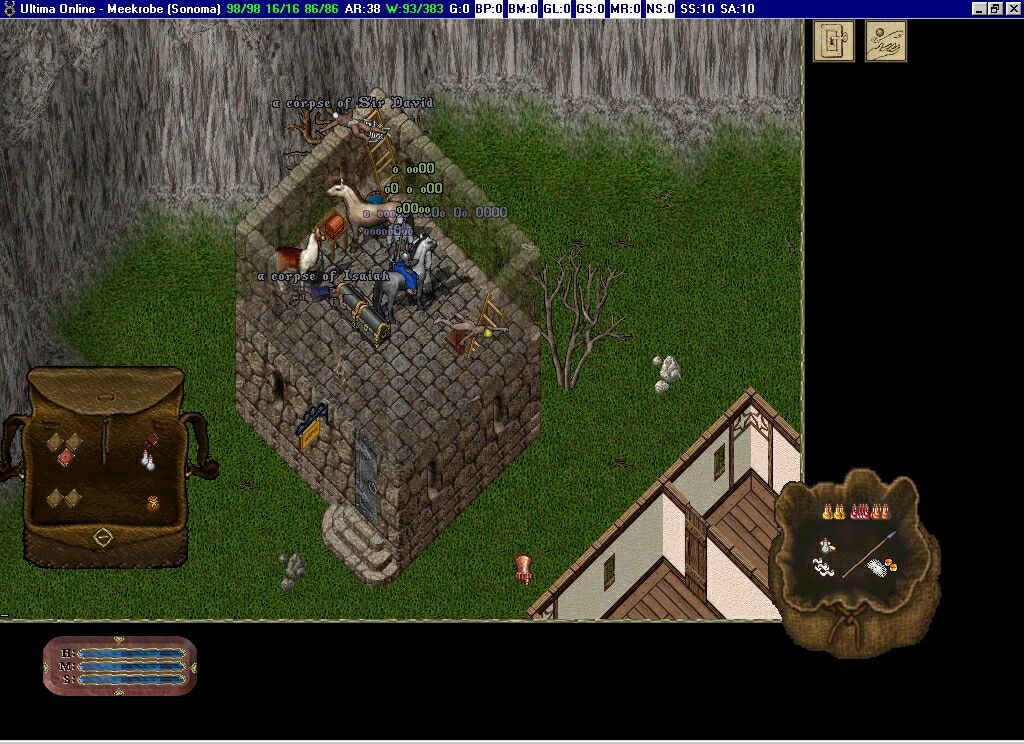This screenshot has height=744, width=1024.
Task: Minimize the Ultima Online window
Action: pyautogui.click(x=979, y=9)
